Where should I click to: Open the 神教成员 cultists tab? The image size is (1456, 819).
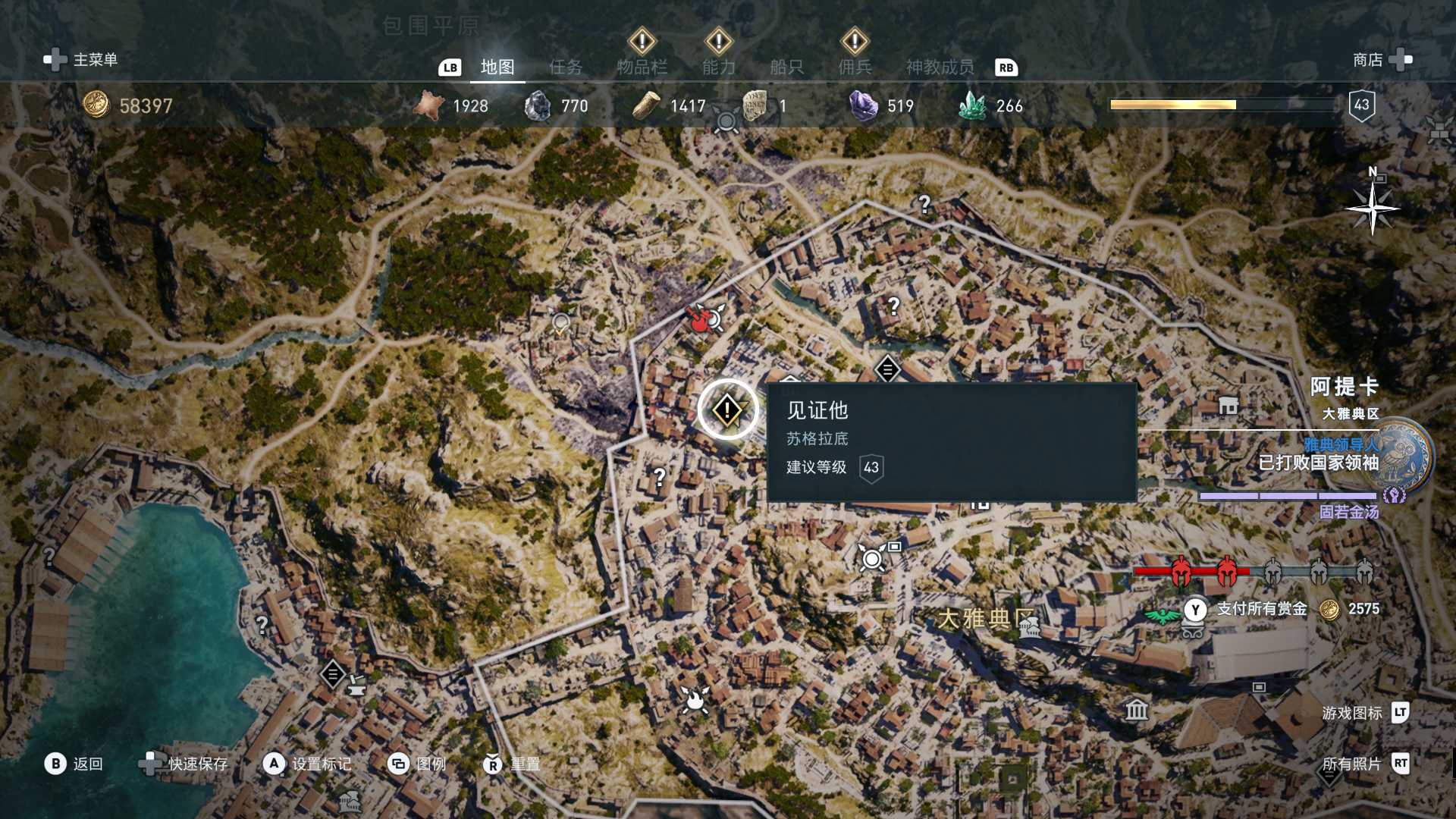tap(940, 67)
